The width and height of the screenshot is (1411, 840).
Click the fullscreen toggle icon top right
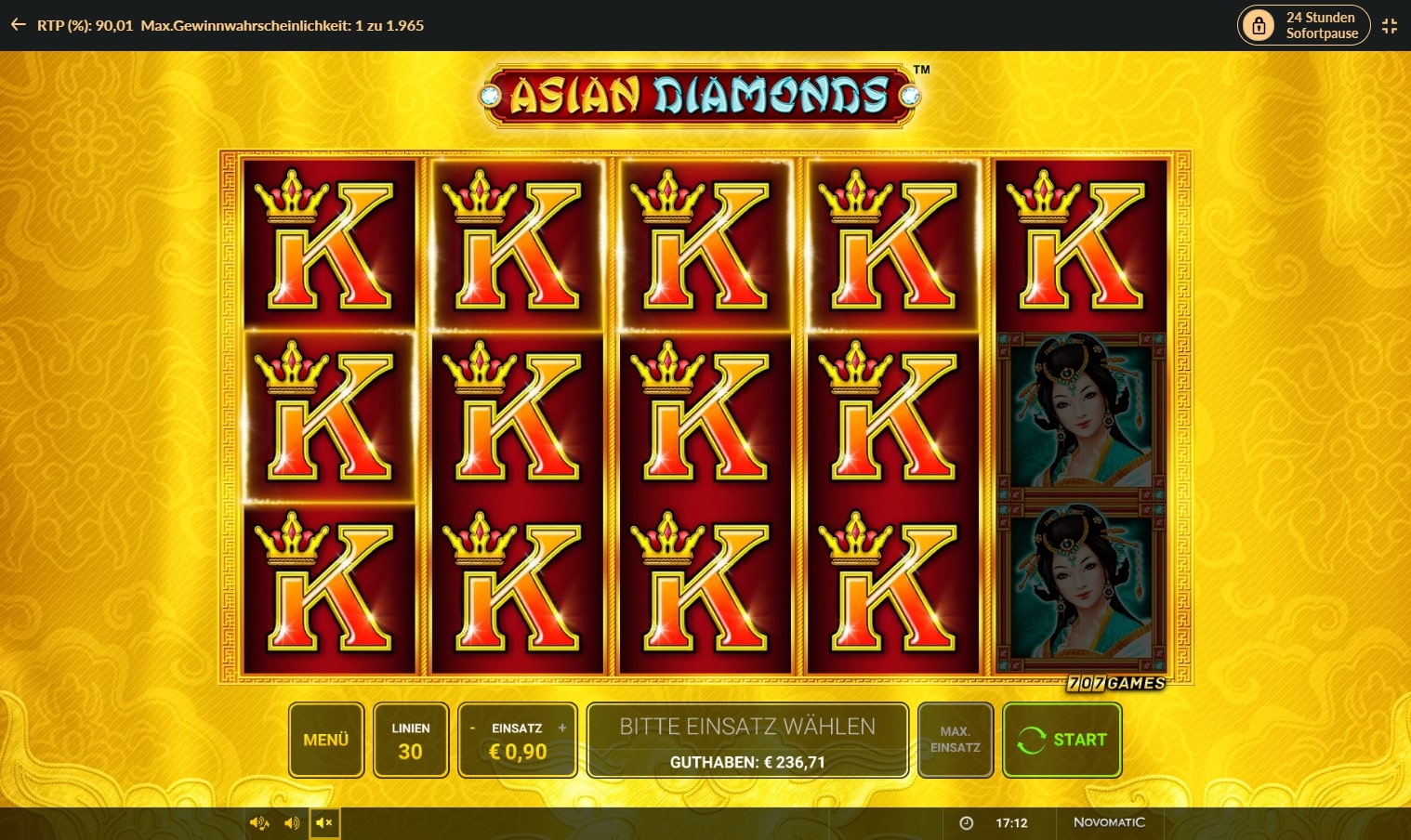[1390, 25]
